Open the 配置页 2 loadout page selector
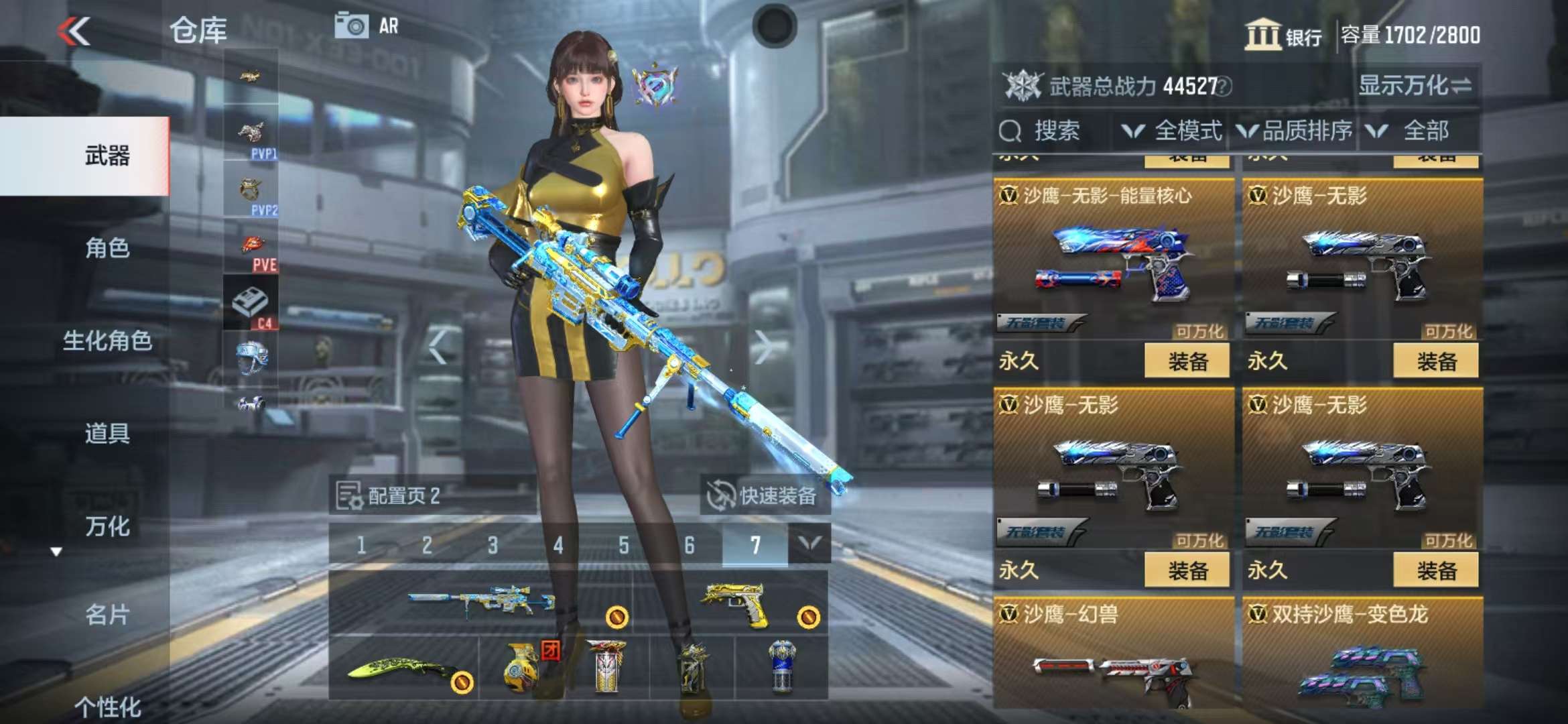Screen dimensions: 1568x724 pos(389,496)
